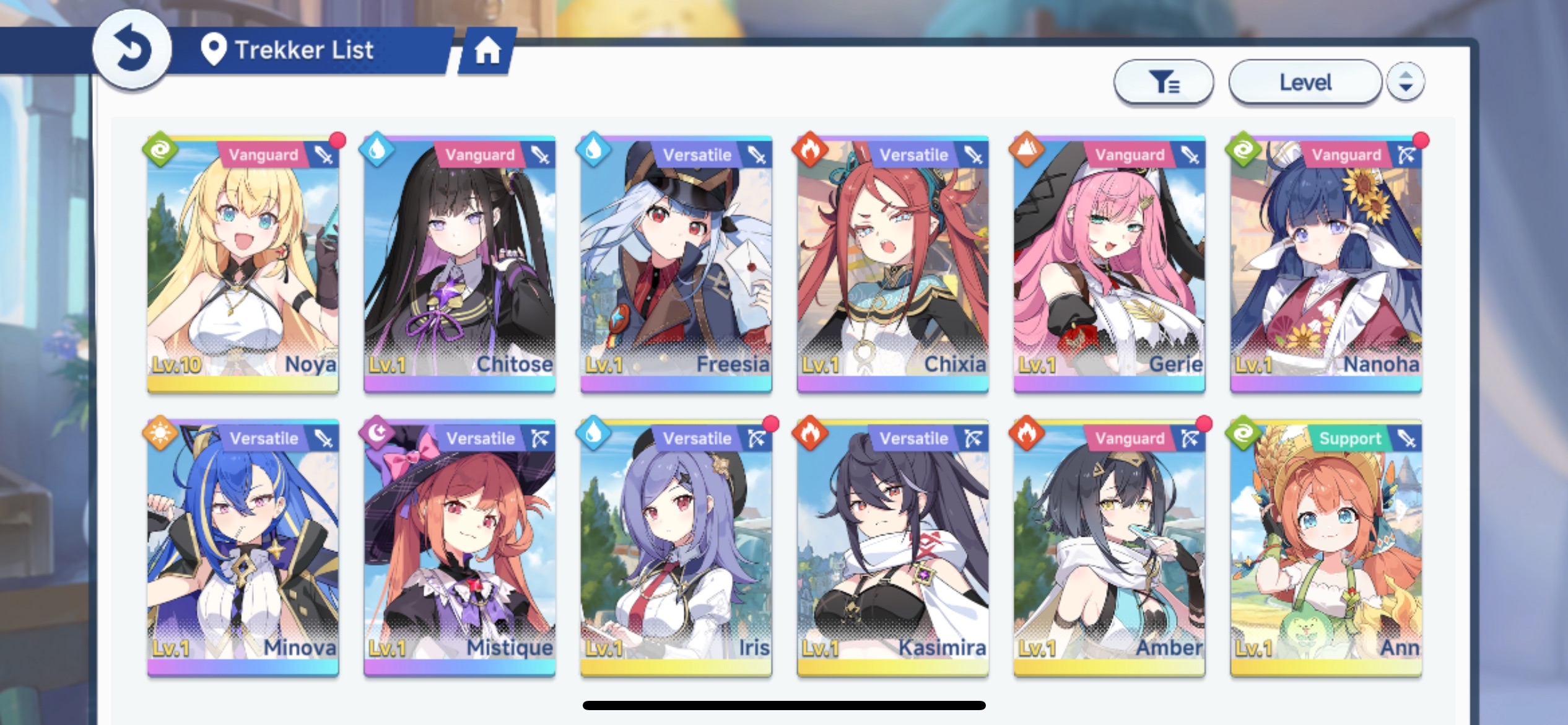Screen dimensions: 1568x725
Task: View Nanoha's trekker details
Action: tap(1326, 263)
